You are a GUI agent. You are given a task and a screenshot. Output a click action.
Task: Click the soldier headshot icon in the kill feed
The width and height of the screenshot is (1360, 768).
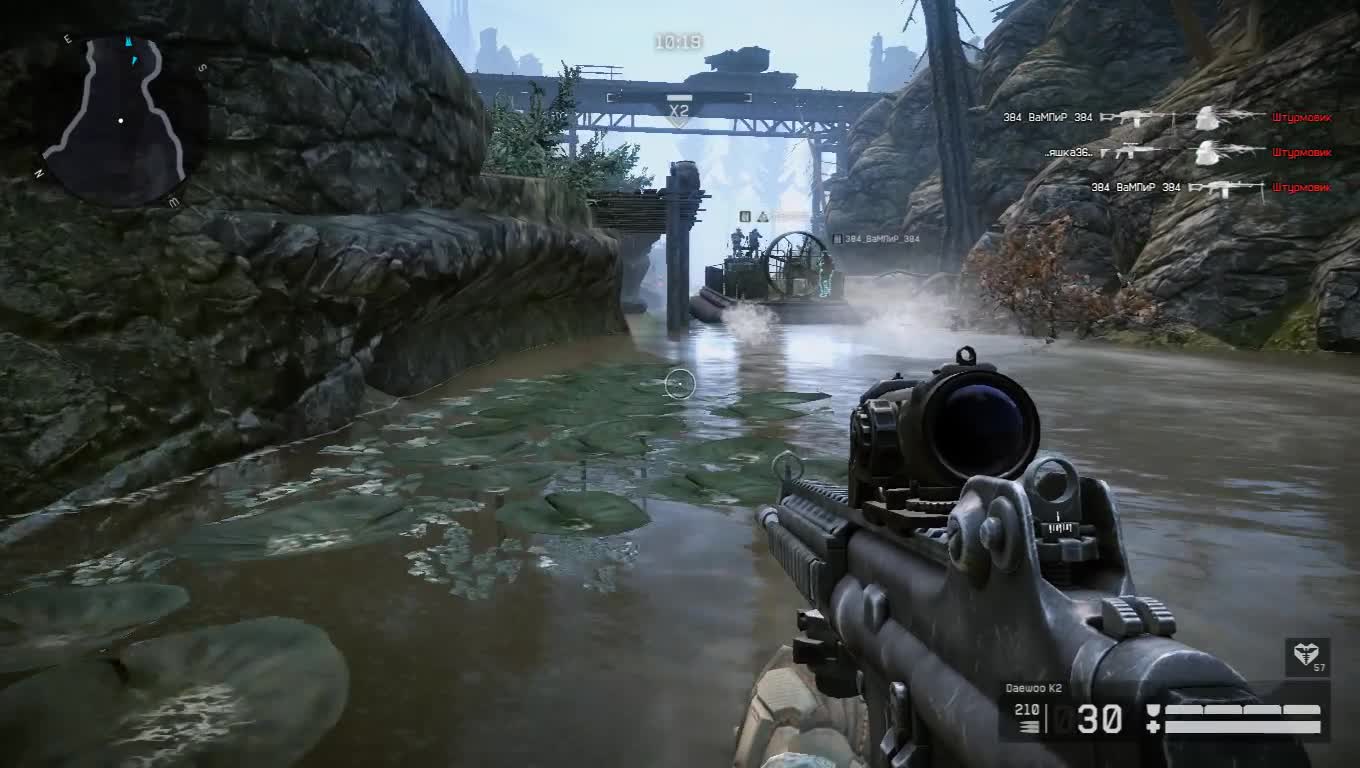click(x=1205, y=117)
